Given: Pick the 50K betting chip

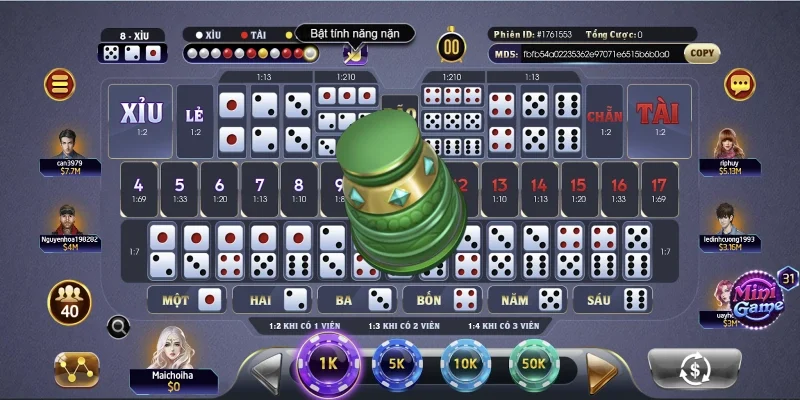Looking at the screenshot, I should 532,364.
